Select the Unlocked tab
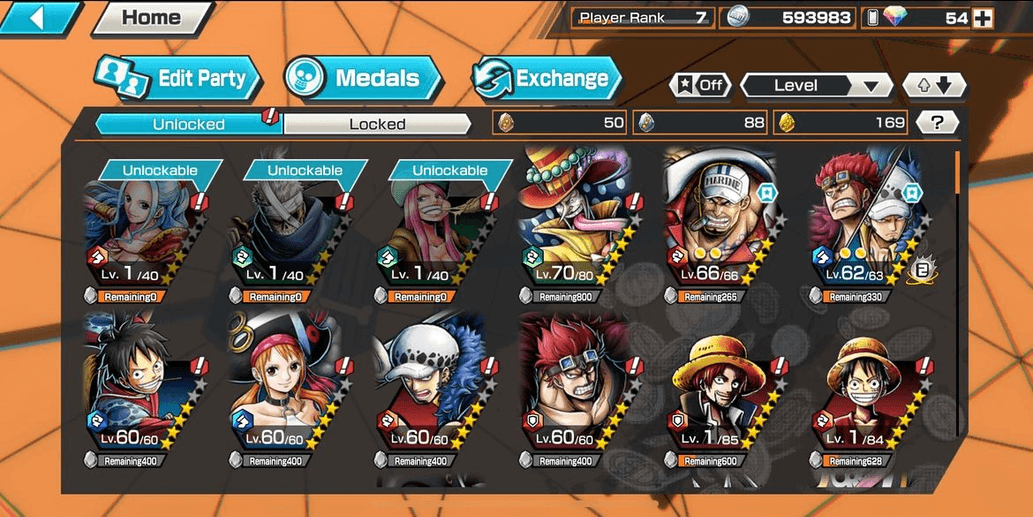The height and width of the screenshot is (517, 1033). tap(188, 124)
